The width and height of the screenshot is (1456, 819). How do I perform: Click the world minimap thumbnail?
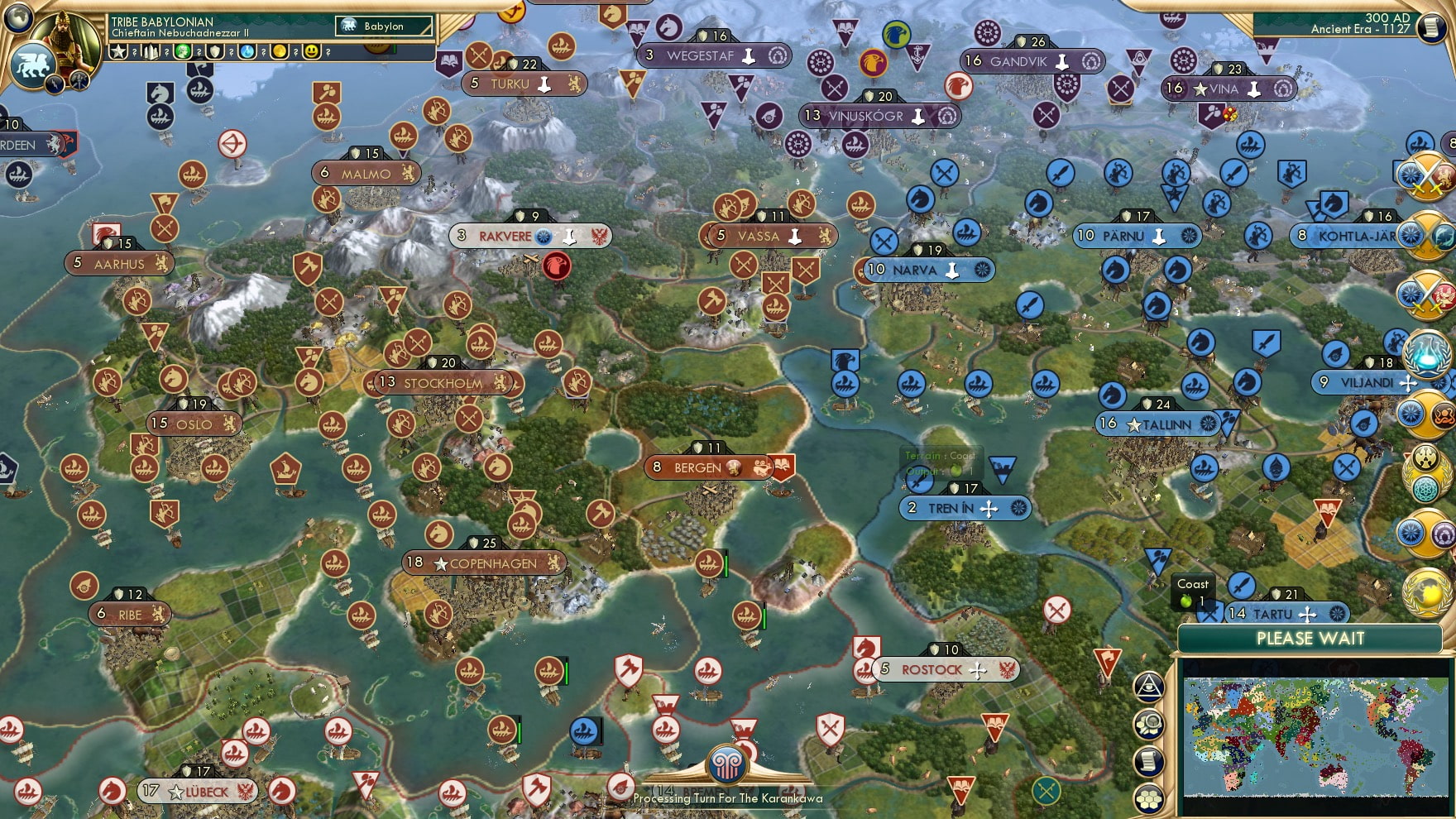[1315, 736]
